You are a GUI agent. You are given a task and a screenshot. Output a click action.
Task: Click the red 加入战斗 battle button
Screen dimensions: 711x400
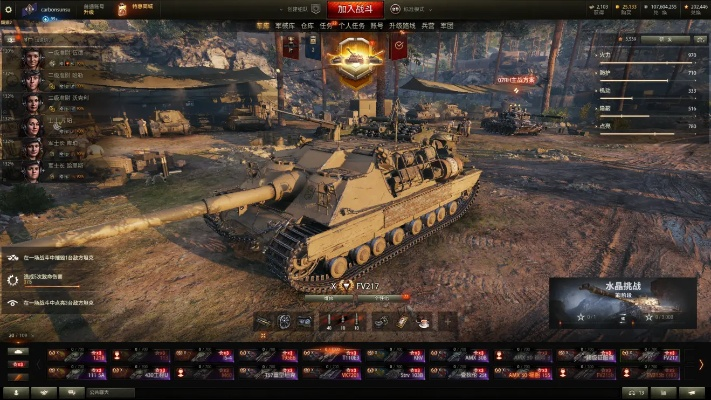[354, 8]
